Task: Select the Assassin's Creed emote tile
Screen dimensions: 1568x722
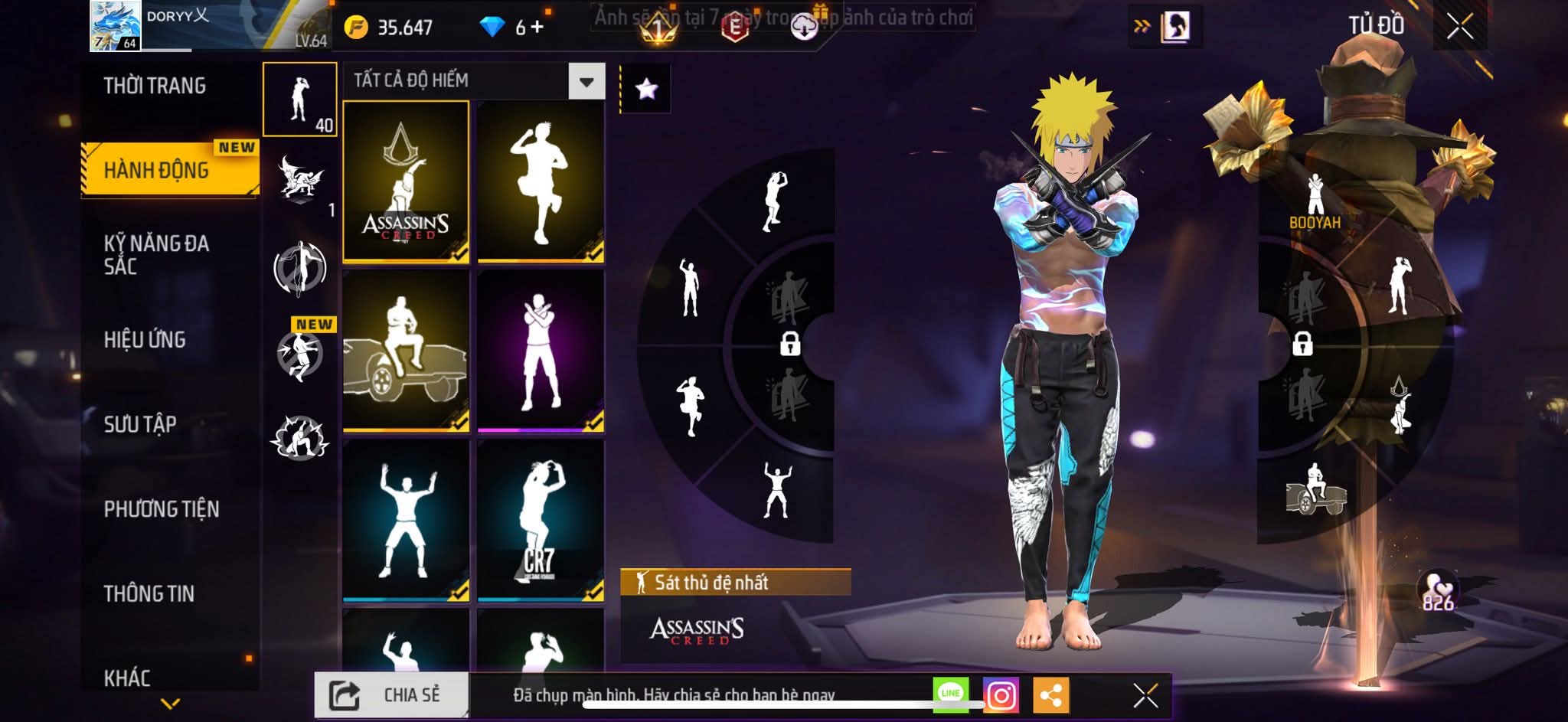Action: (406, 181)
